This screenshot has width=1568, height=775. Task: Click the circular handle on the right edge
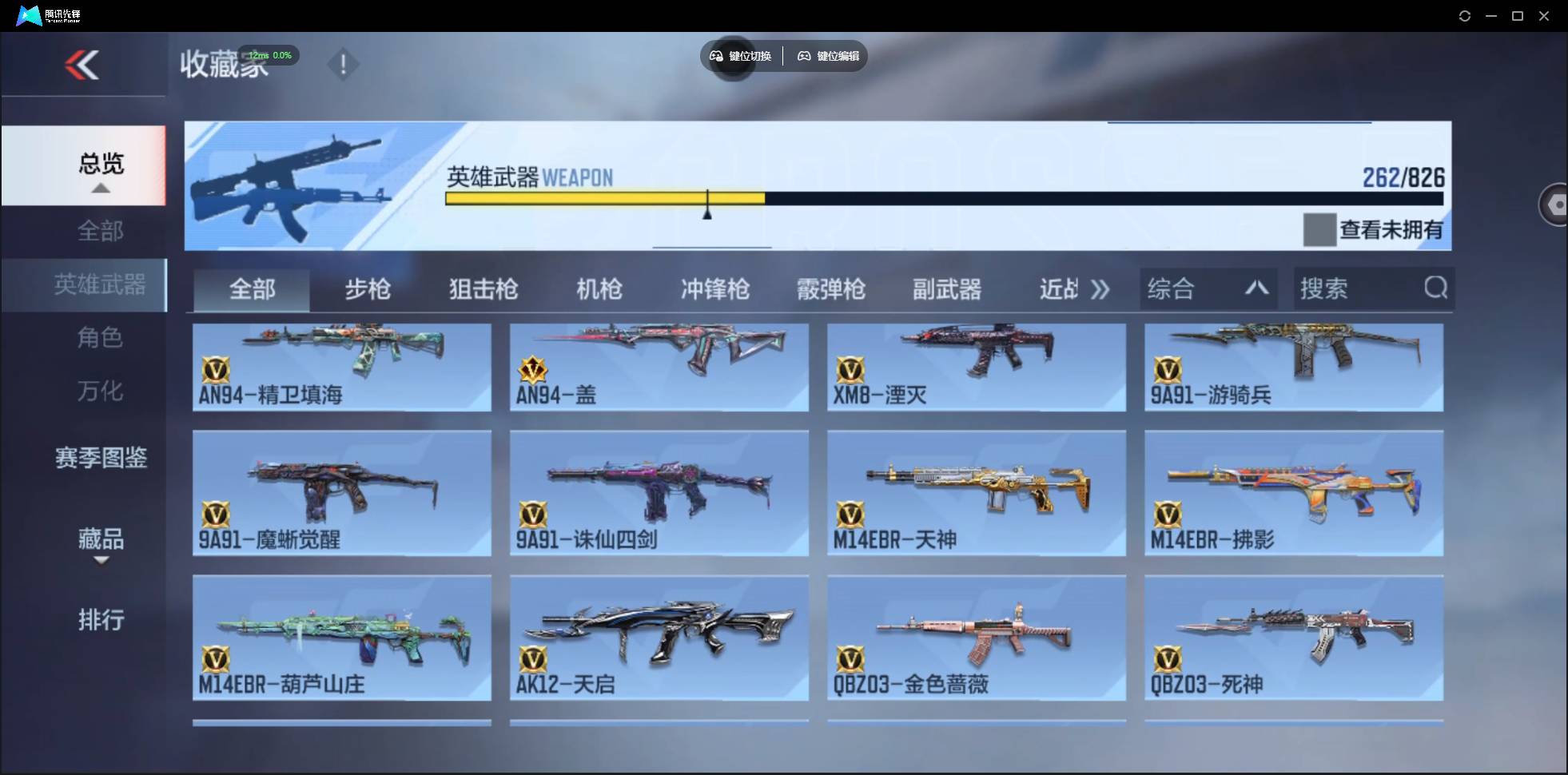(1556, 204)
